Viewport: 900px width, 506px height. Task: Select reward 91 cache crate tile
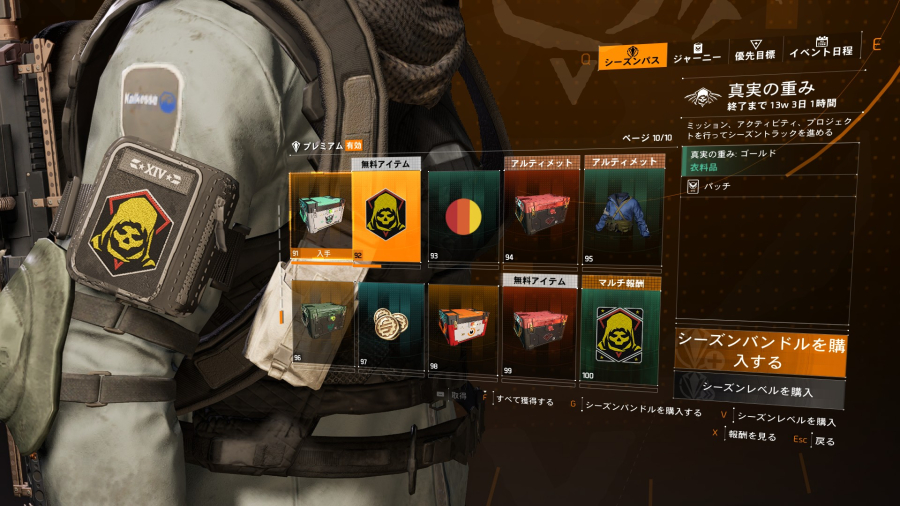point(320,217)
